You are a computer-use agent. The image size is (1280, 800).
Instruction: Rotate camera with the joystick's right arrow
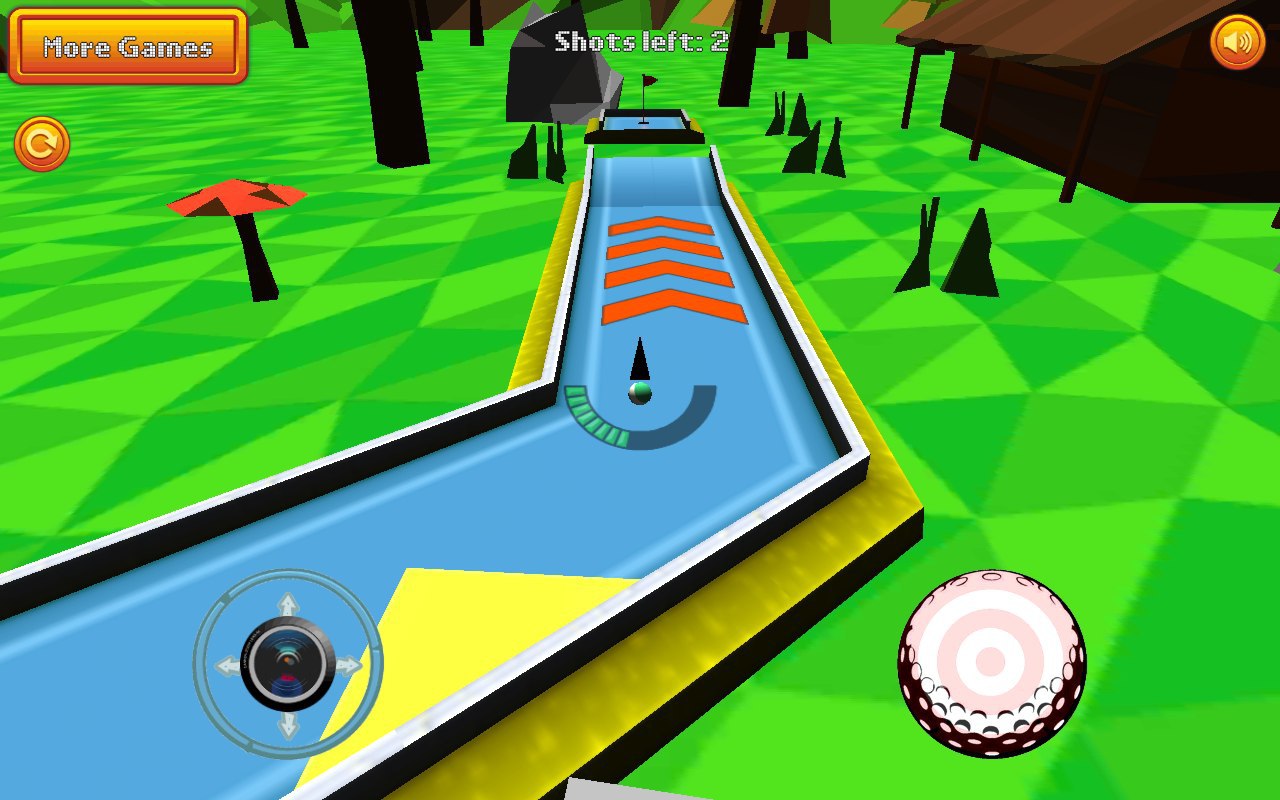(x=349, y=665)
